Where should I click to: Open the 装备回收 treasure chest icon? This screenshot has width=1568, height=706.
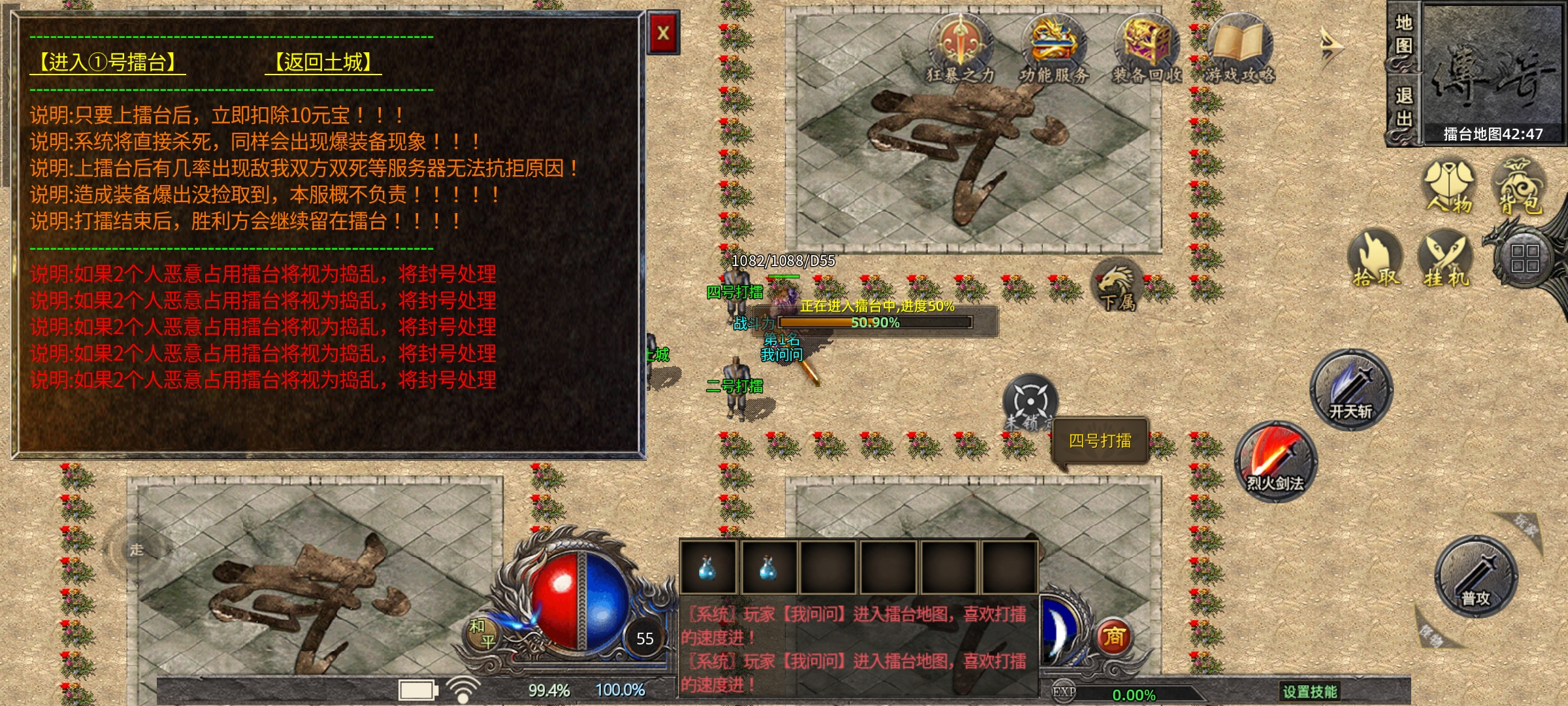1147,49
